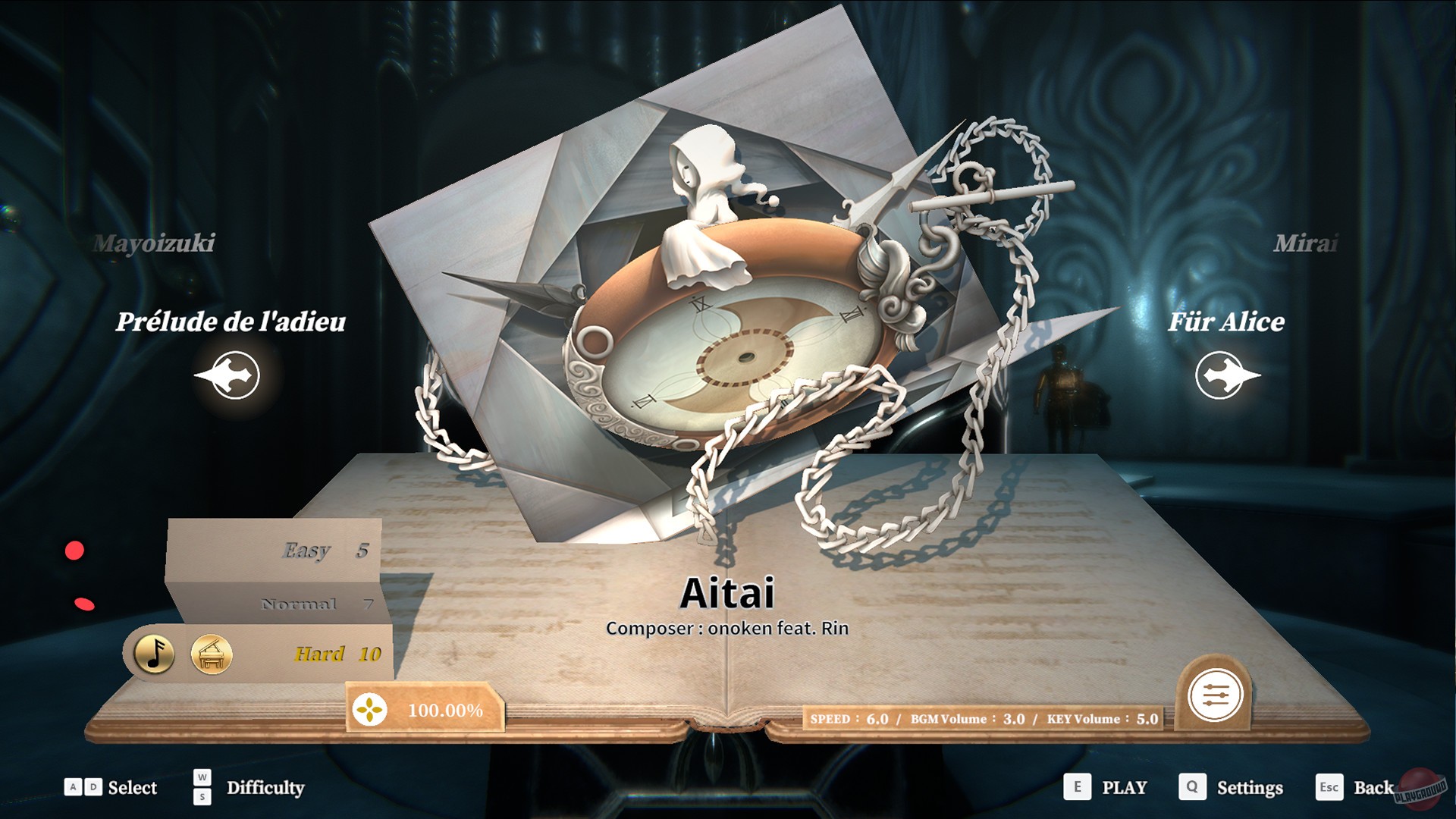
Task: Switch to piano playback mode
Action: 213,654
